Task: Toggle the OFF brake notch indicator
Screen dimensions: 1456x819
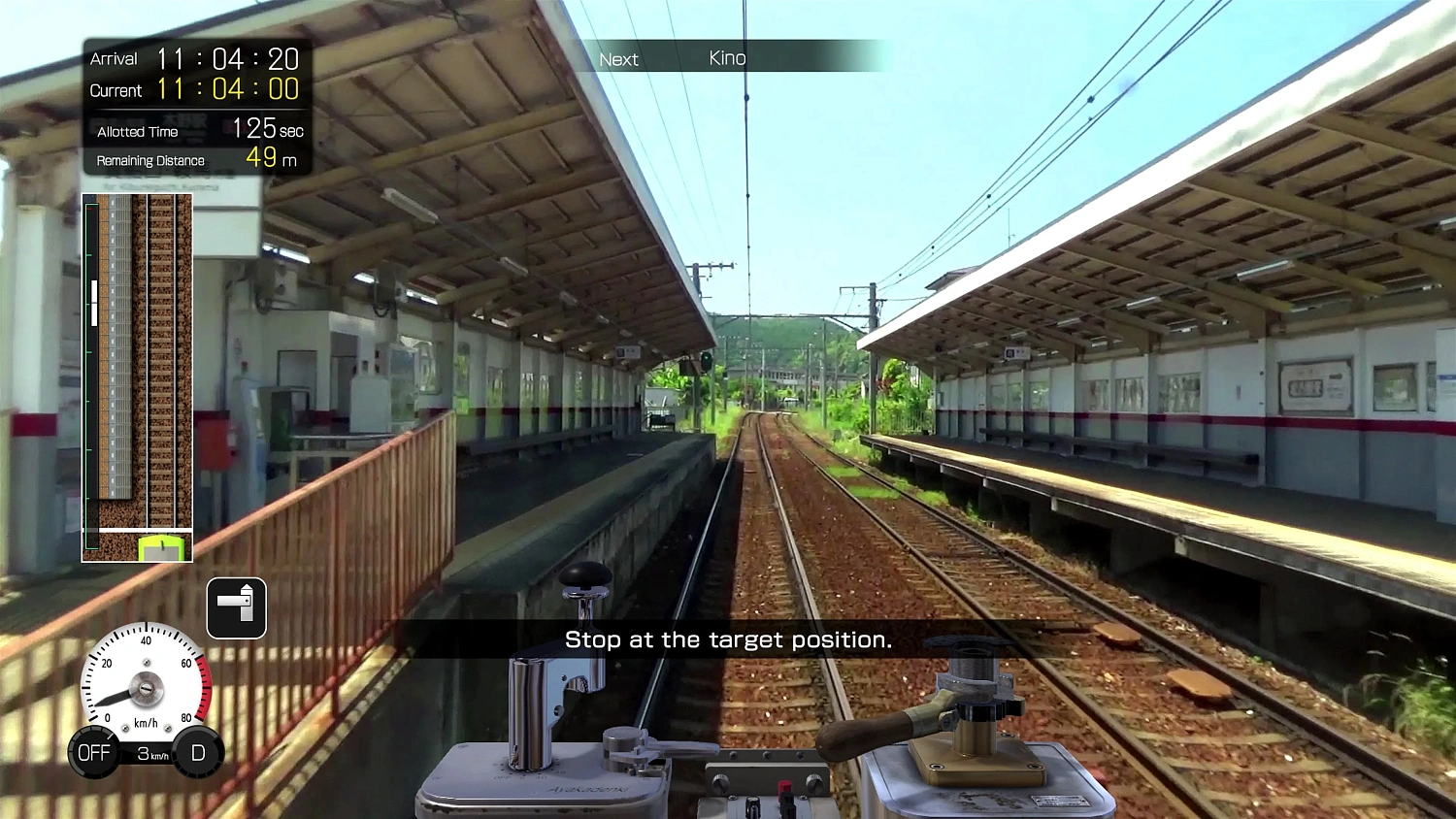Action: 93,753
